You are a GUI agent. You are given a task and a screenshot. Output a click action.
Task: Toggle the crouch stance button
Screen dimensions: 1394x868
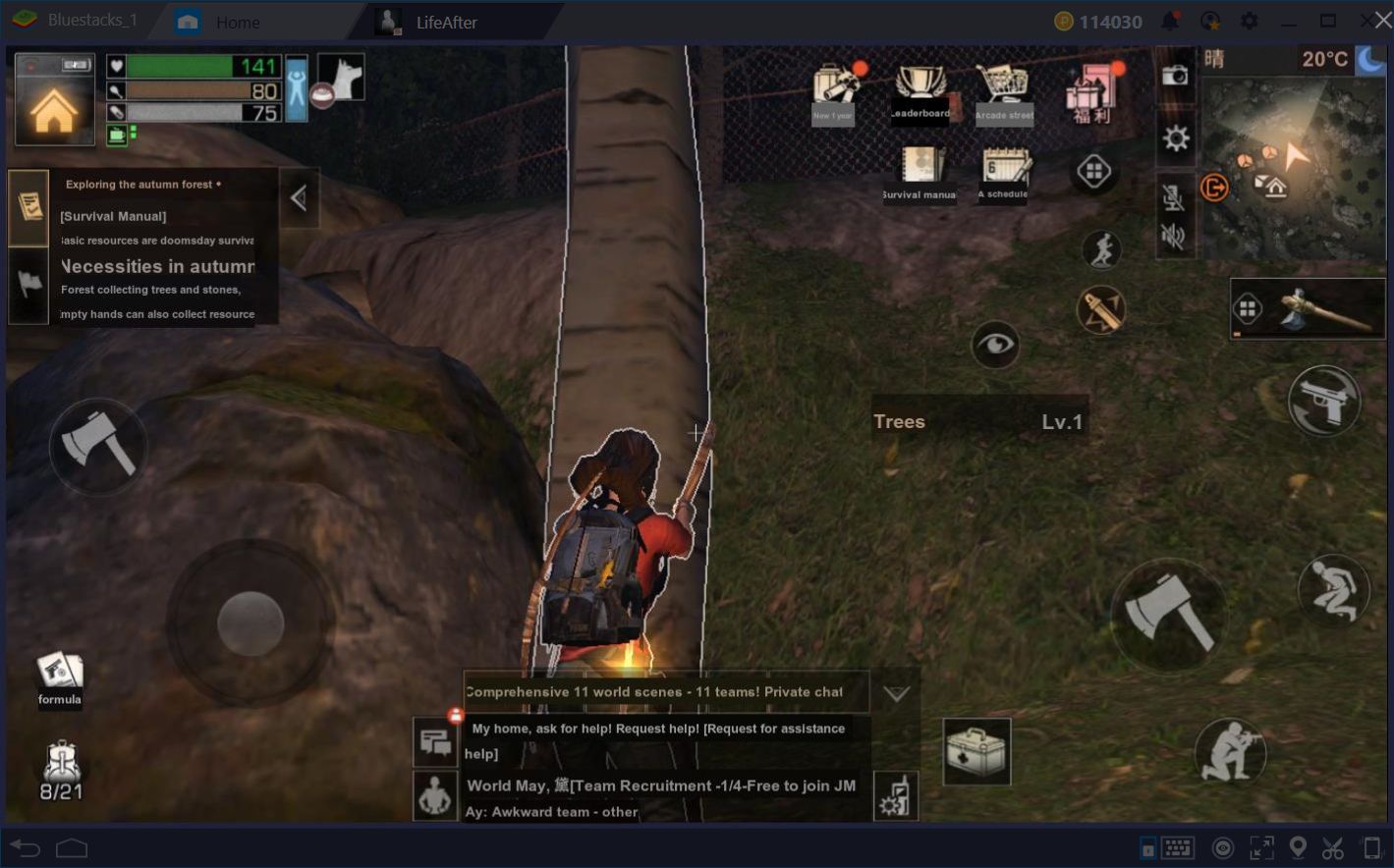pyautogui.click(x=1333, y=589)
